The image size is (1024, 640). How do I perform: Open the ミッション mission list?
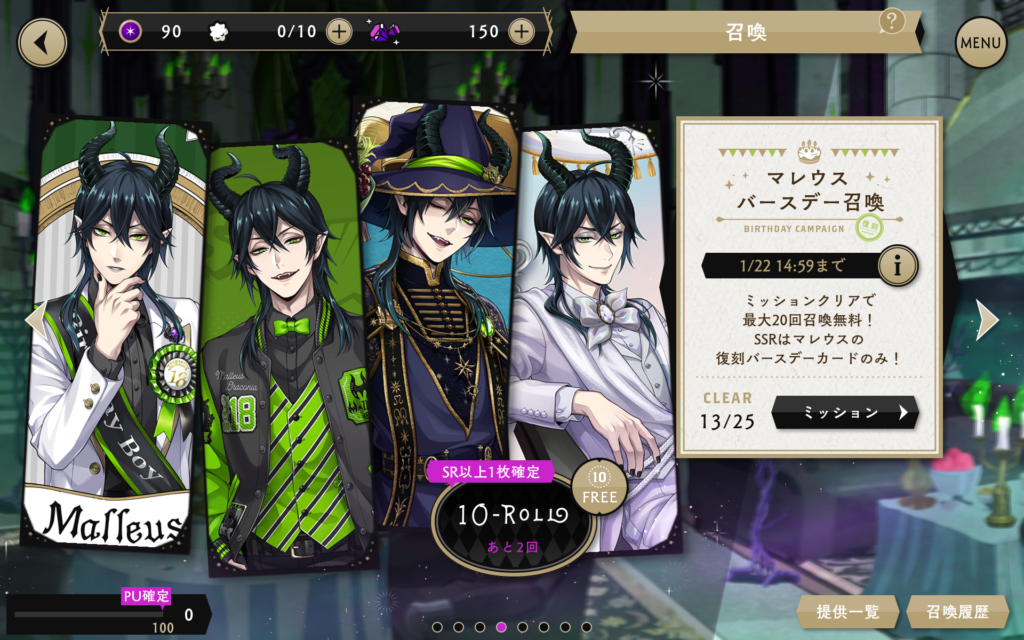(x=845, y=412)
